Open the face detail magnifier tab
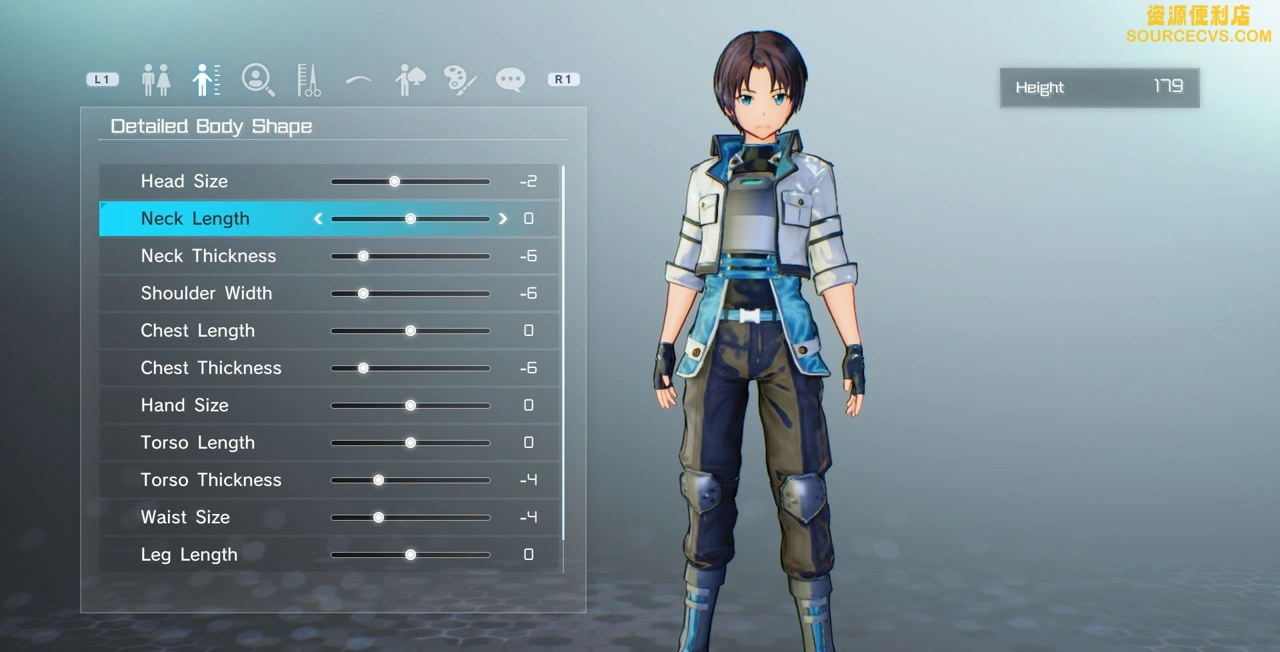This screenshot has height=652, width=1280. click(258, 80)
